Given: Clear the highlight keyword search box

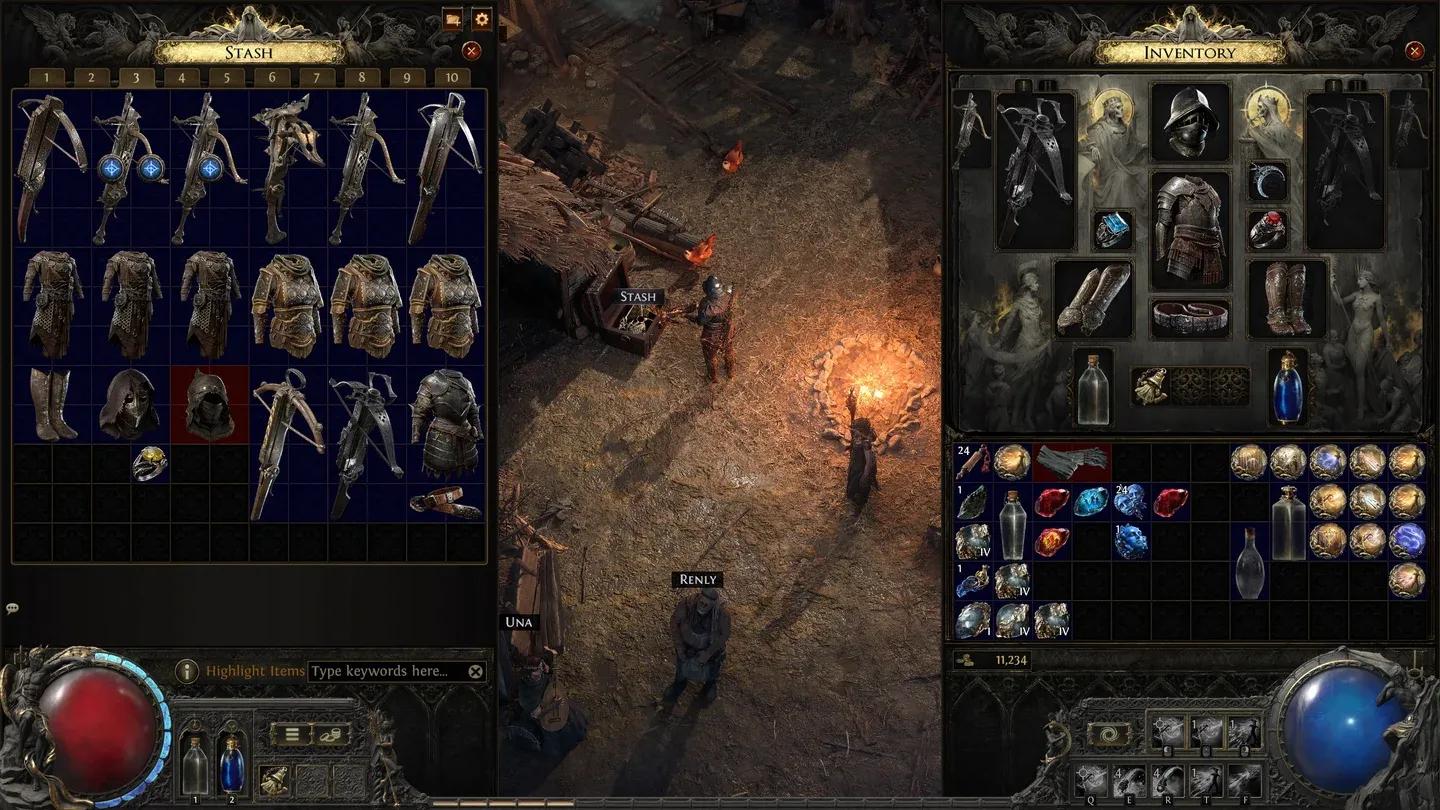Looking at the screenshot, I should point(475,672).
